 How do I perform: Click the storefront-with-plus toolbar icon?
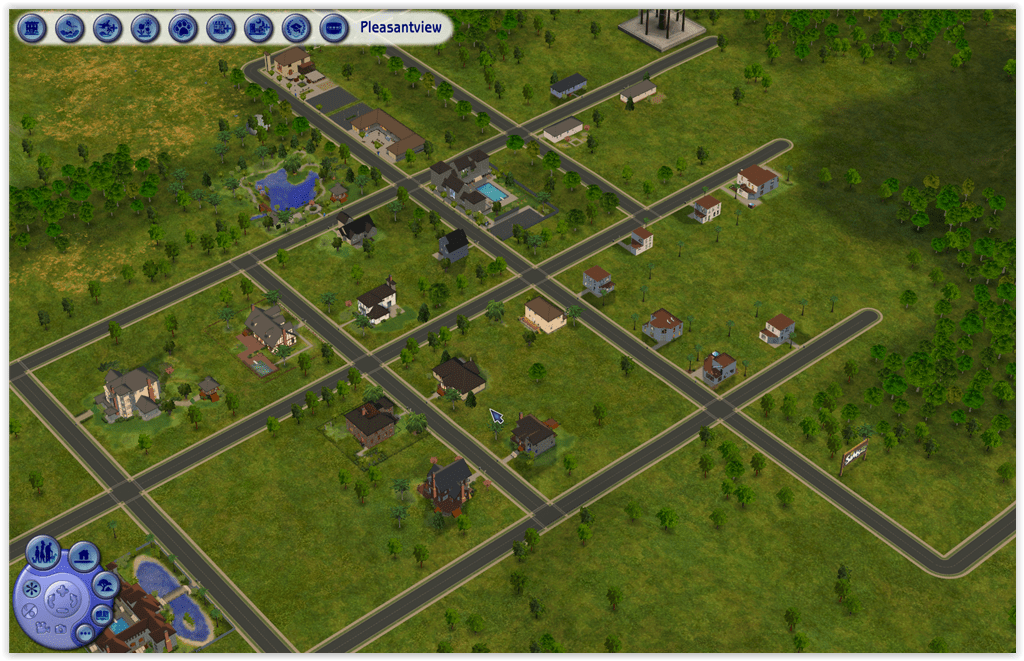pyautogui.click(x=220, y=27)
